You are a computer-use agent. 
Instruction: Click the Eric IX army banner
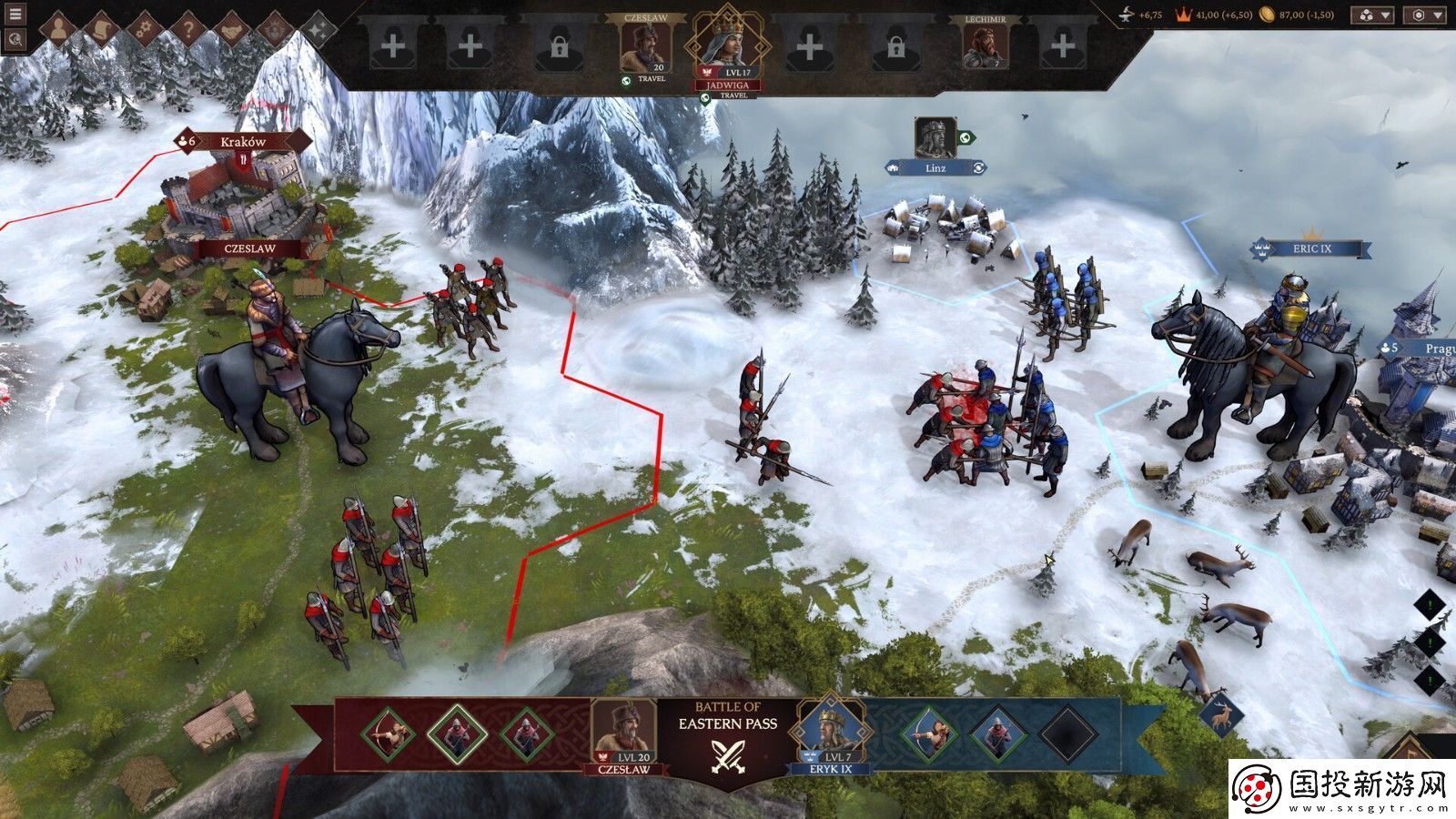coord(1310,248)
